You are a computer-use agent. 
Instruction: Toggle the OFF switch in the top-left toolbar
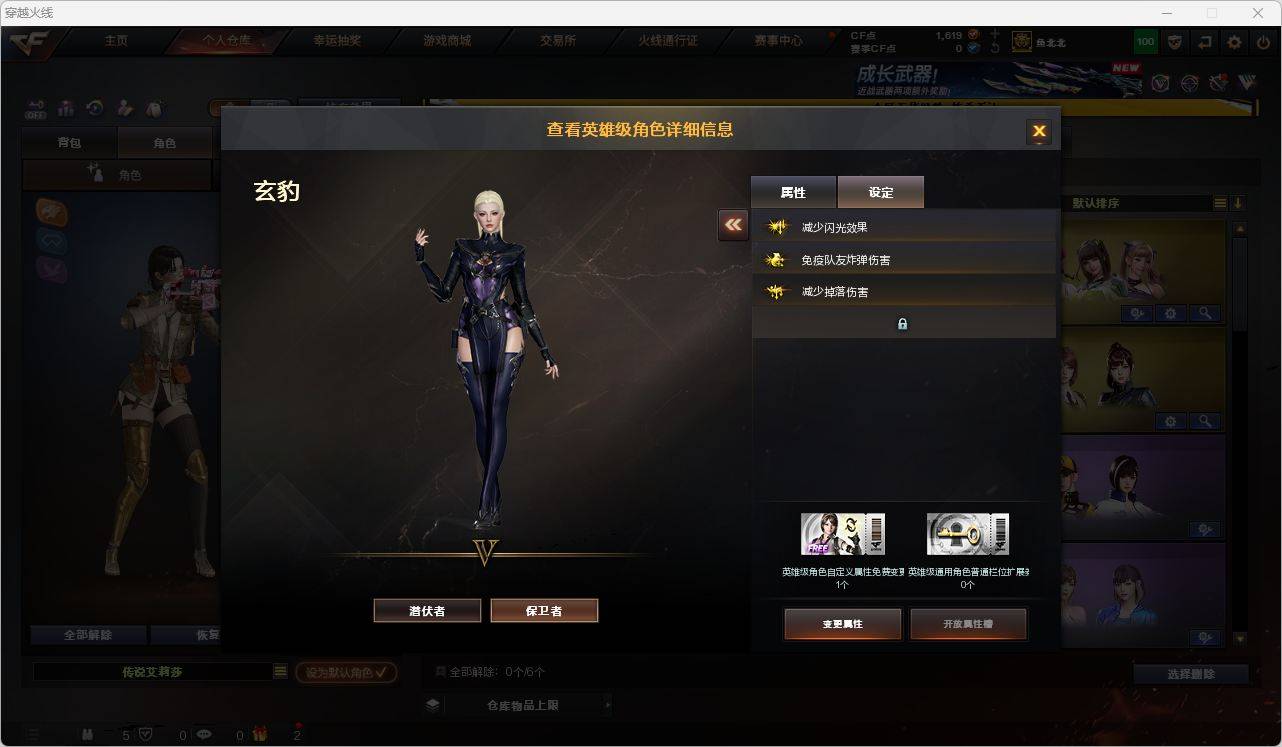(x=37, y=110)
